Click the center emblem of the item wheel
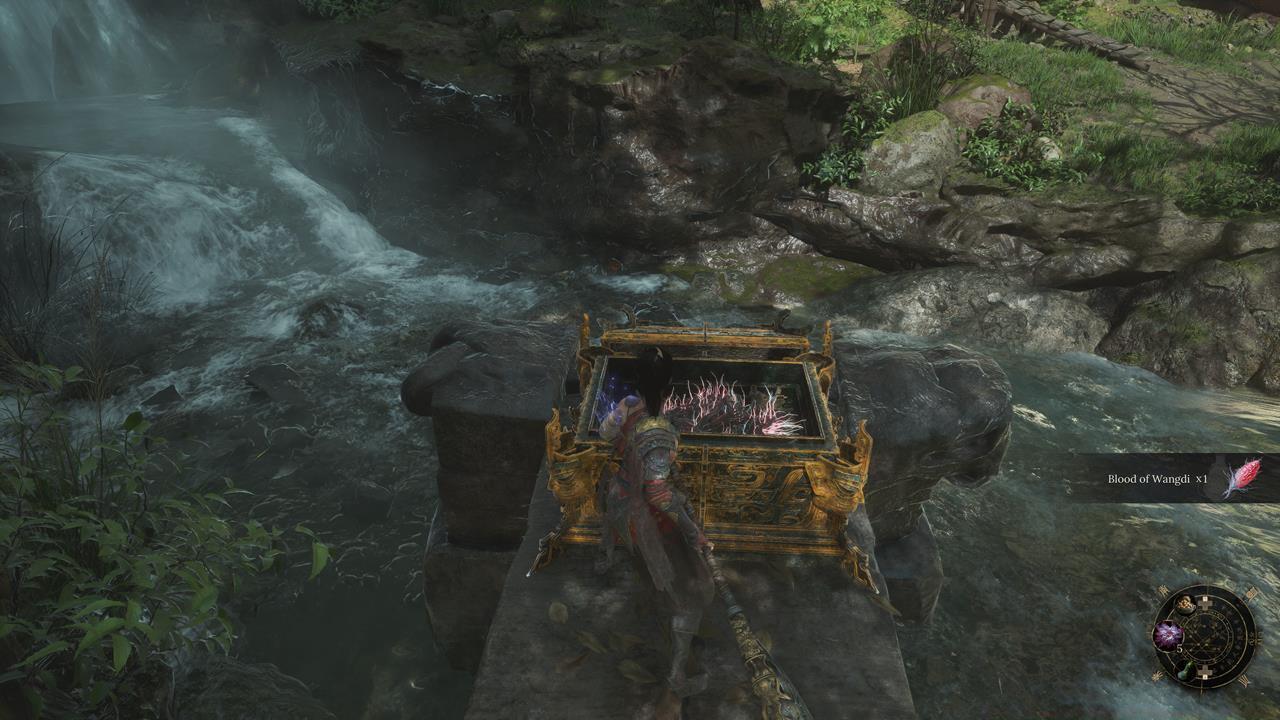 click(x=1209, y=635)
